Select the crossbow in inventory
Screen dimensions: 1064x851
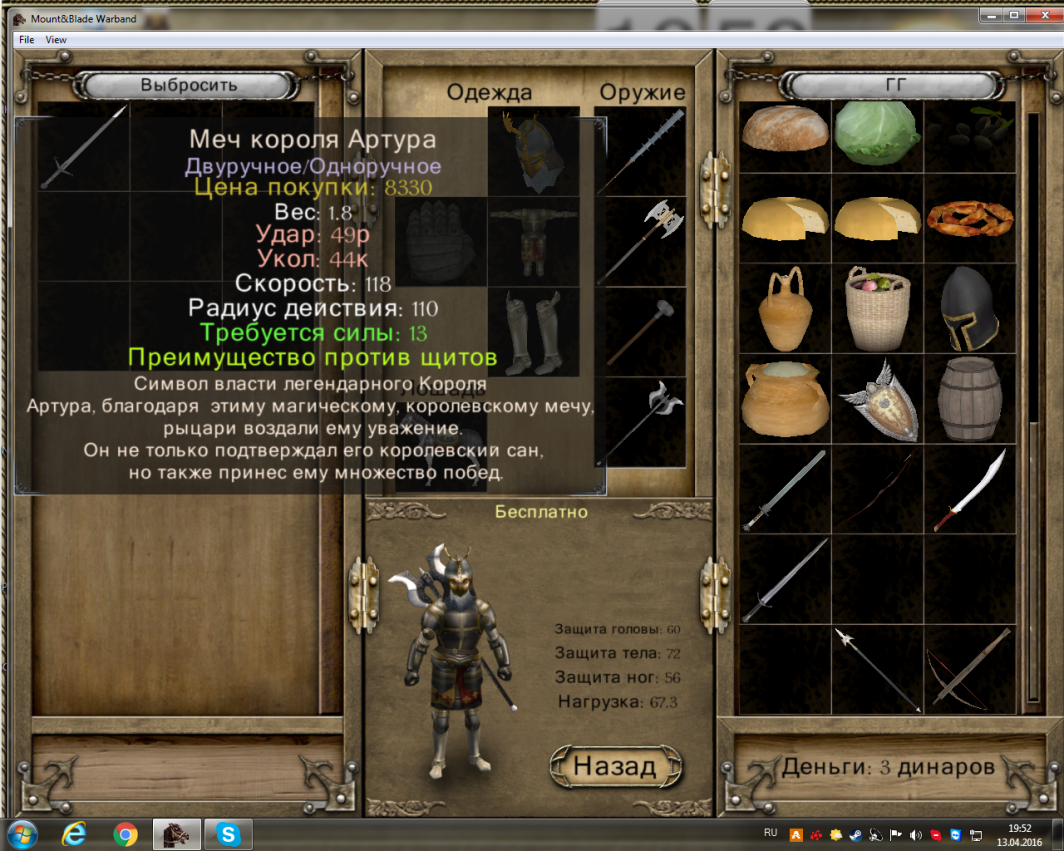[968, 668]
